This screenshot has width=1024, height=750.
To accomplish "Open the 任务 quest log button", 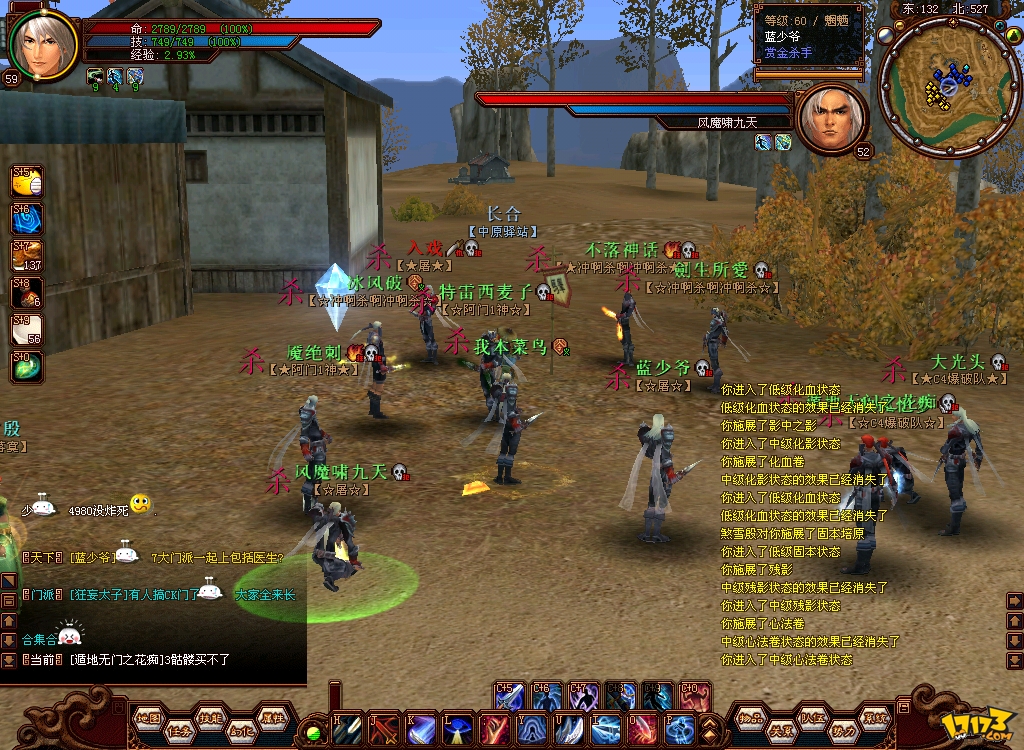I will tap(178, 729).
